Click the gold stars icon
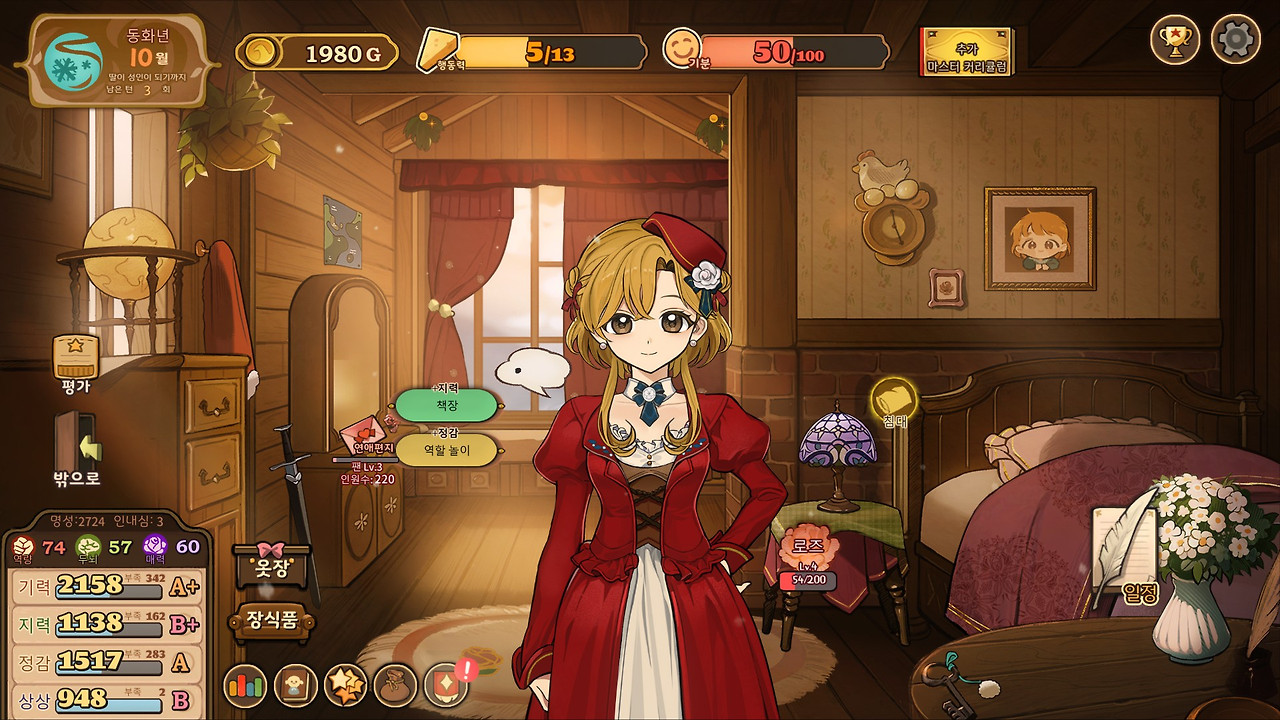 346,686
